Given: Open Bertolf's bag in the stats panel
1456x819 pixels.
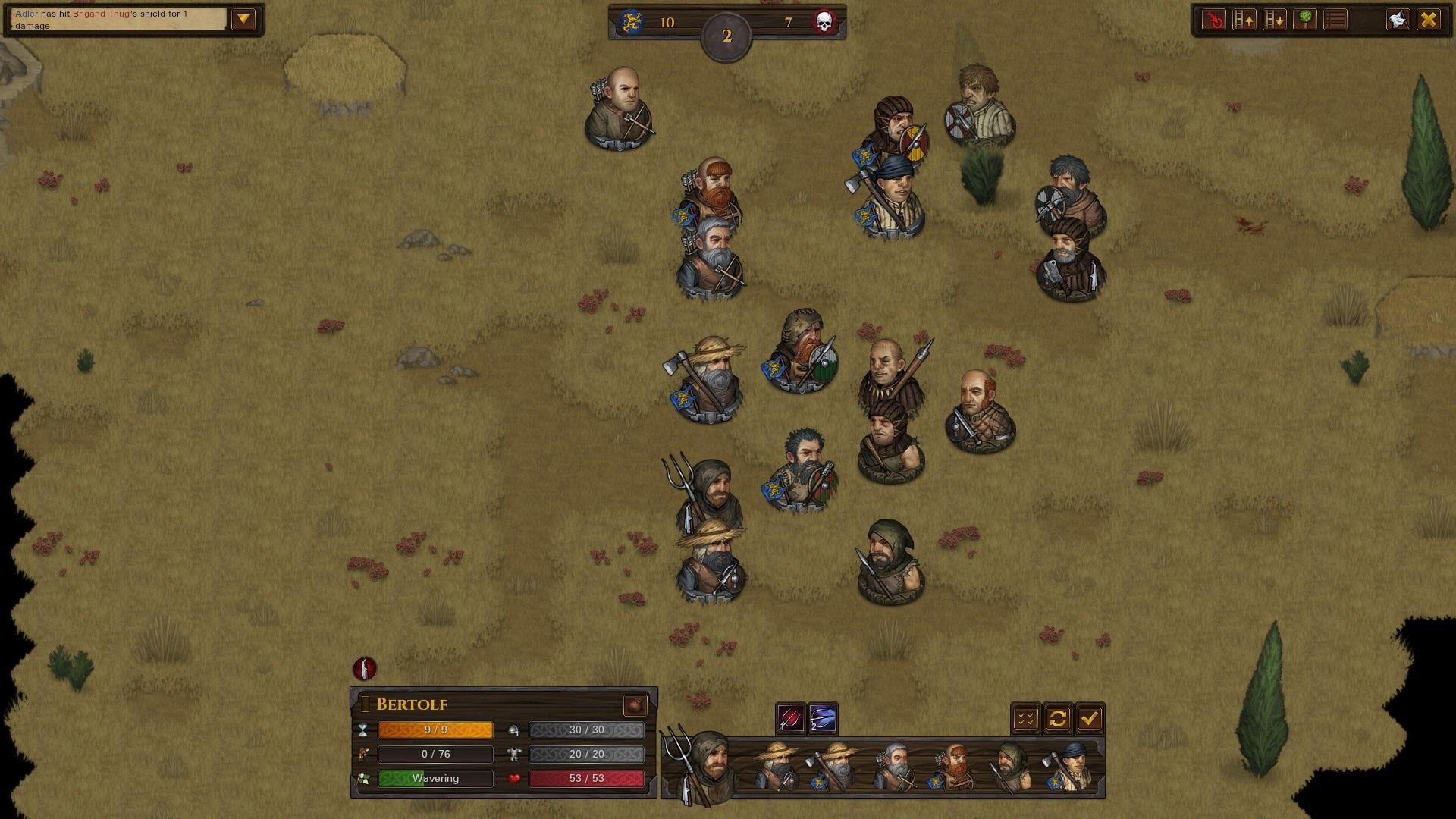Looking at the screenshot, I should click(x=635, y=705).
